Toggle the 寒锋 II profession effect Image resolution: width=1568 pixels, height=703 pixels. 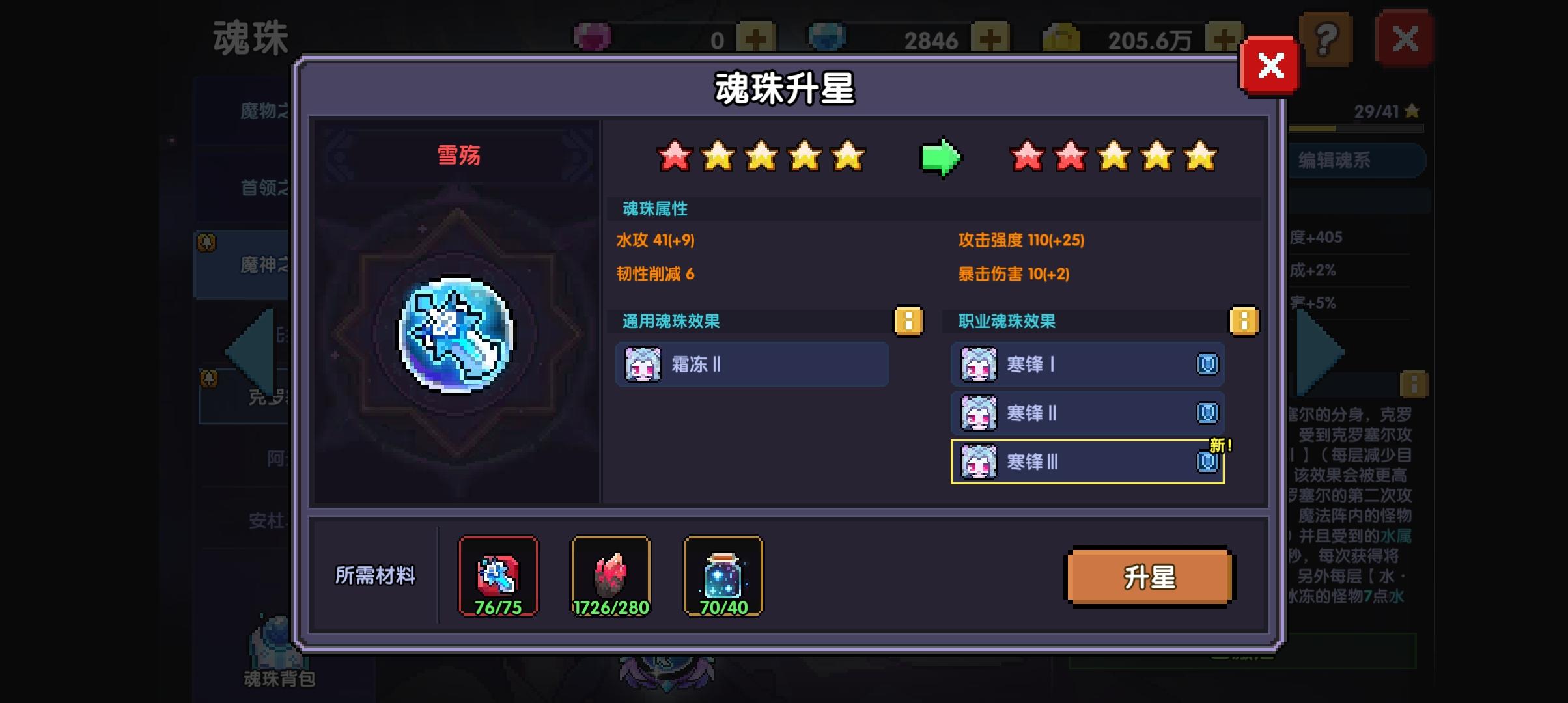pyautogui.click(x=1087, y=413)
